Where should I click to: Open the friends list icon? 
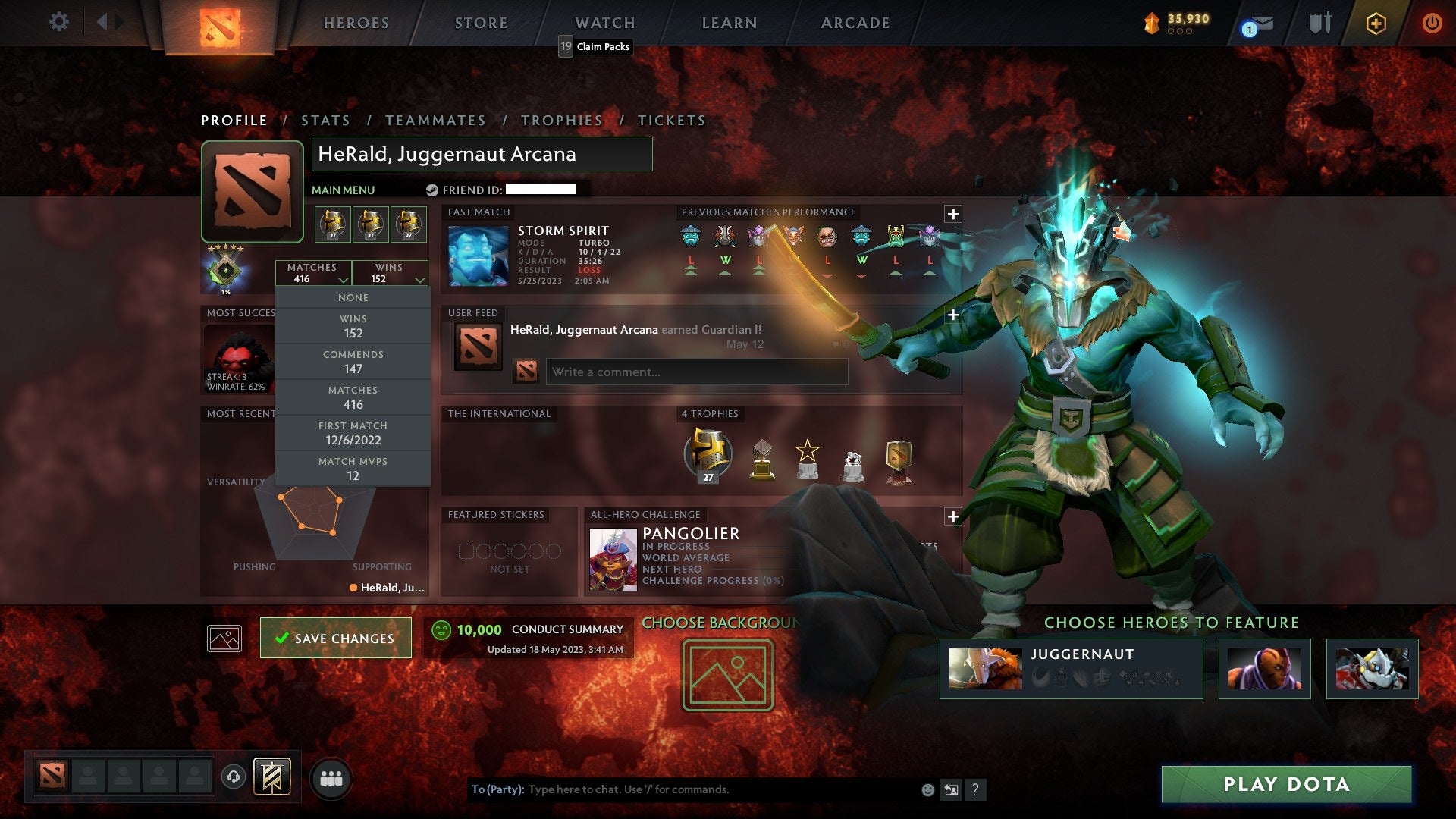coord(331,777)
